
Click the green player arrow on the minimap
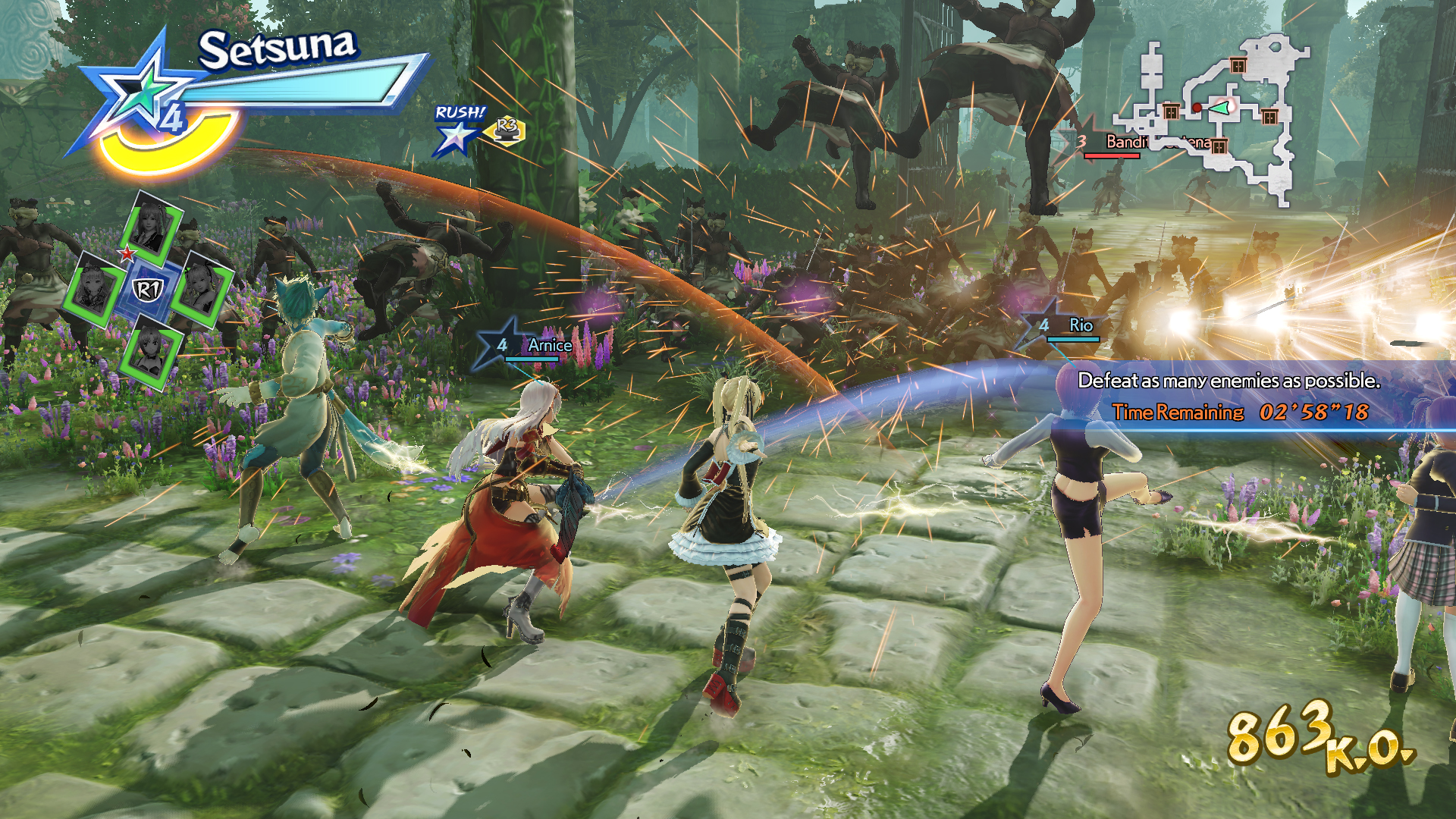[1219, 108]
